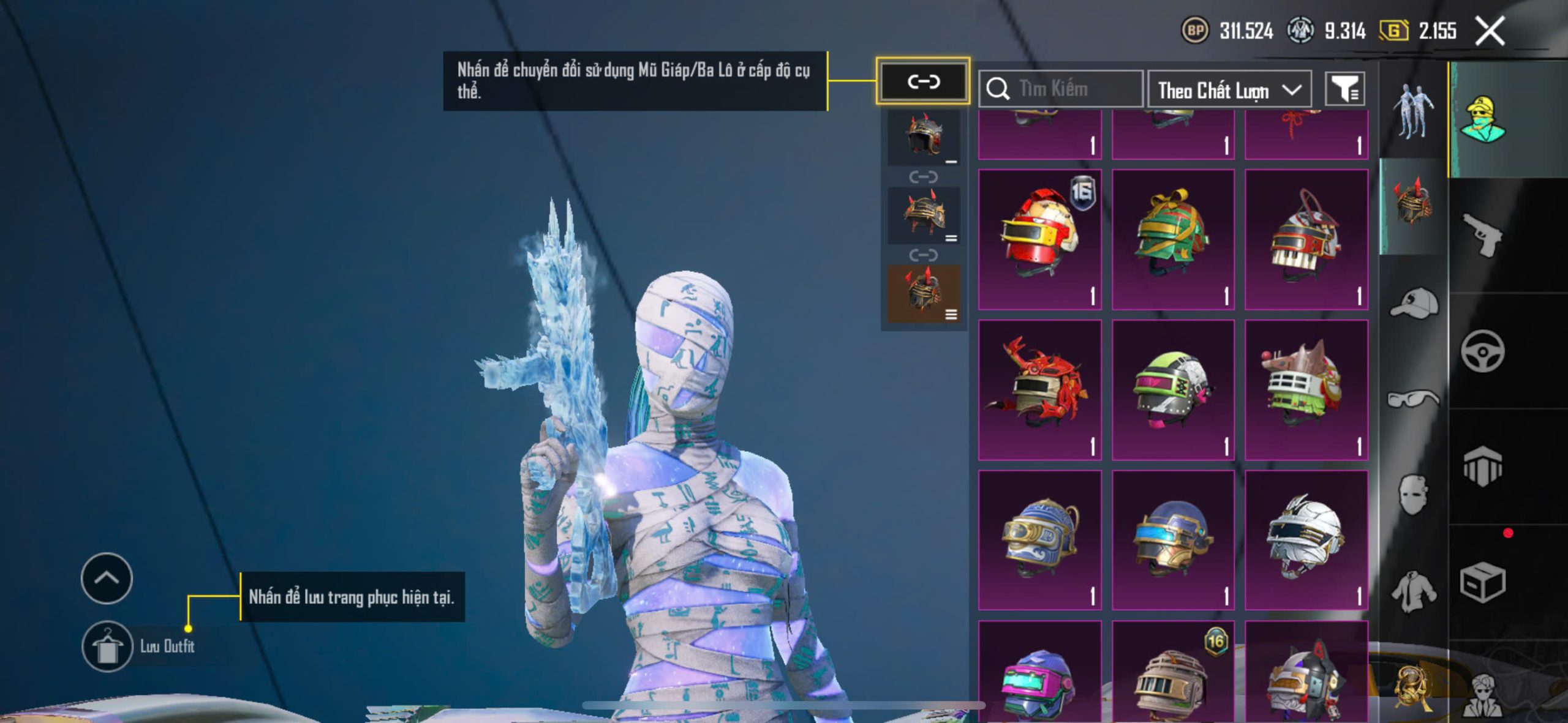Viewport: 1568px width, 723px height.
Task: Close the inventory with the X button
Action: (1490, 31)
